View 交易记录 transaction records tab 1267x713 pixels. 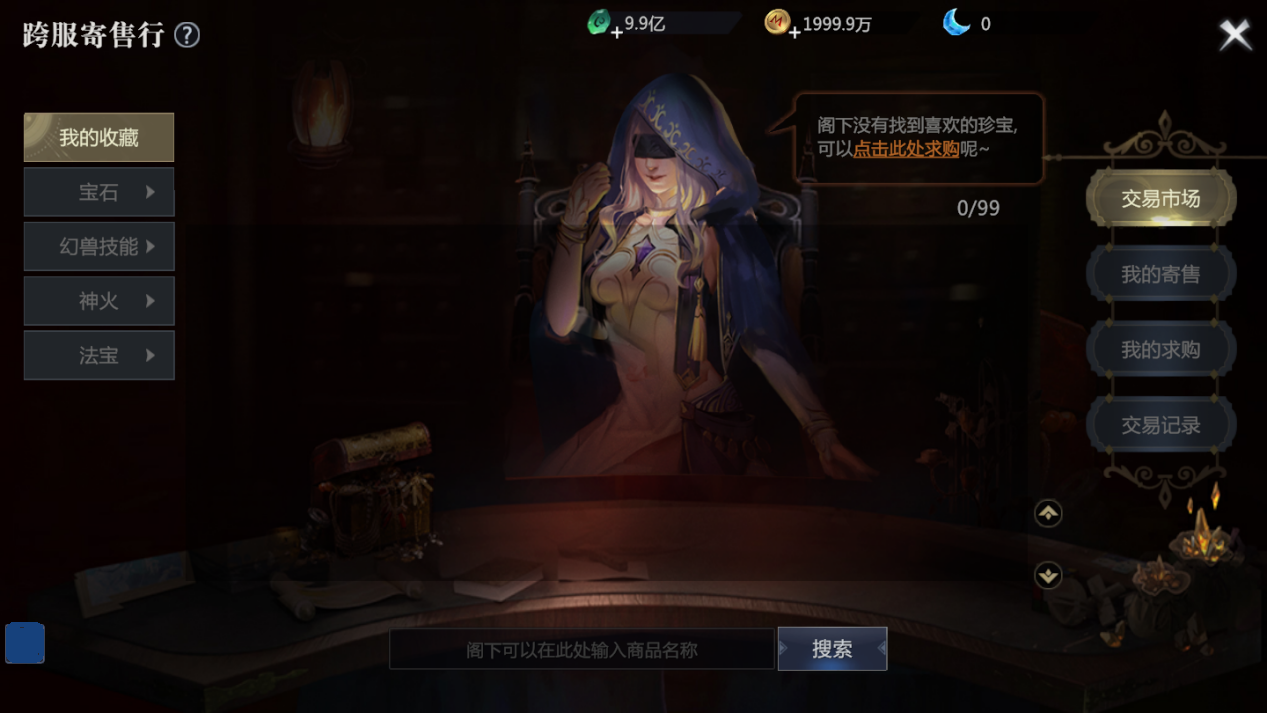click(x=1160, y=425)
